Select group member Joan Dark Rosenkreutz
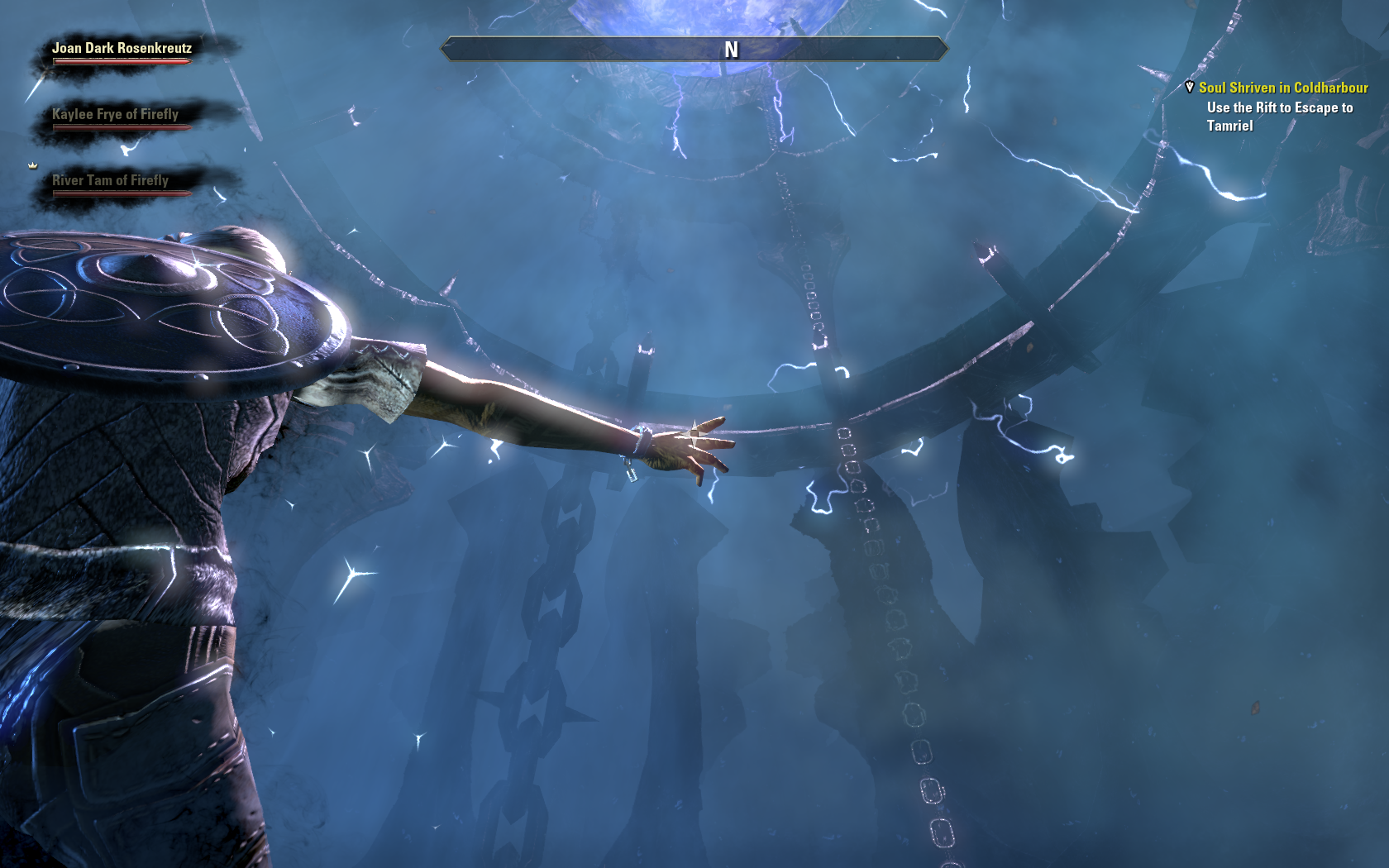Screen dimensions: 1389x868 122,49
